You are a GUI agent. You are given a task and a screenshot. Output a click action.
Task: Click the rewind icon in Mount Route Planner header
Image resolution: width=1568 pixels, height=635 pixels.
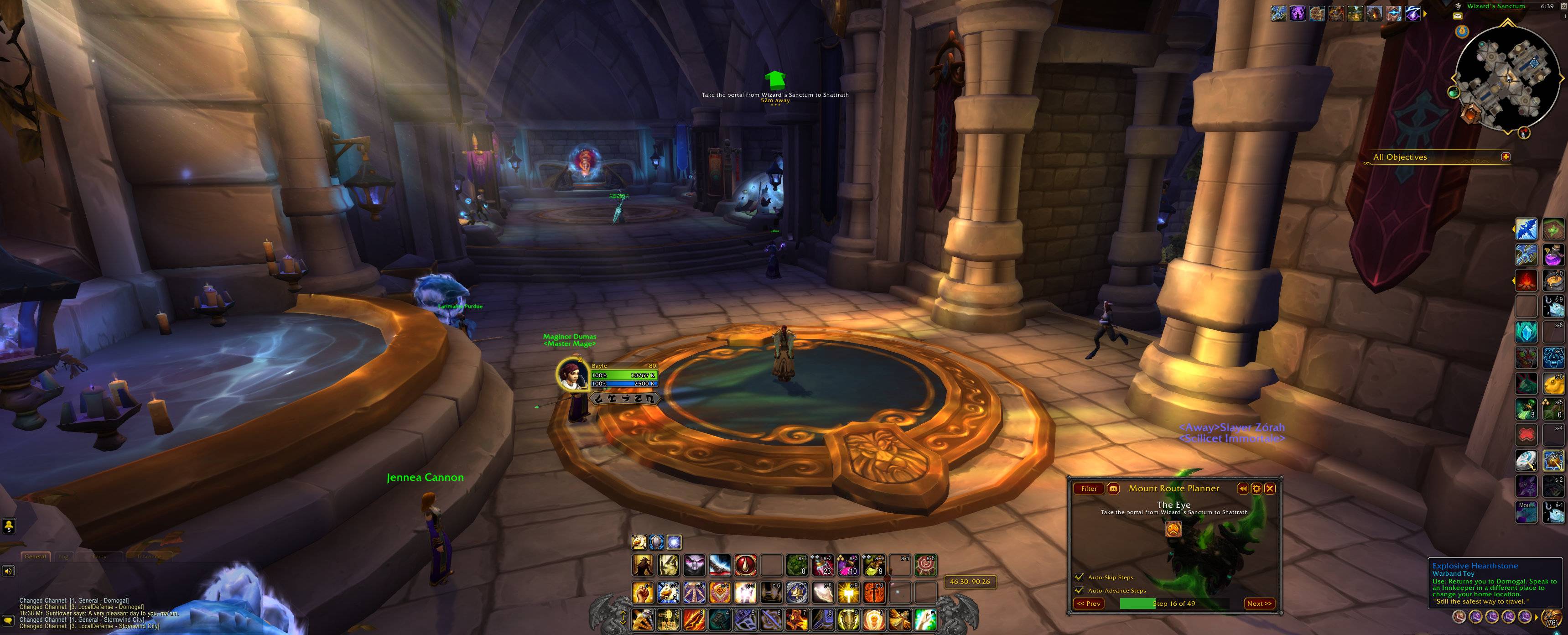point(1243,489)
